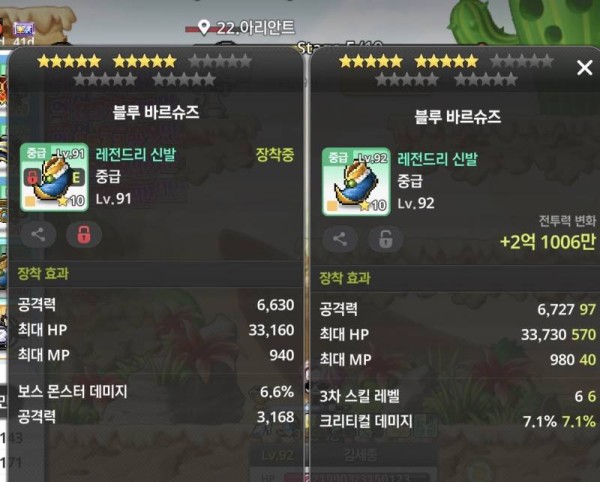Share the Lv.92 Blue Bar Shoes
Image resolution: width=600 pixels, height=482 pixels.
[340, 239]
